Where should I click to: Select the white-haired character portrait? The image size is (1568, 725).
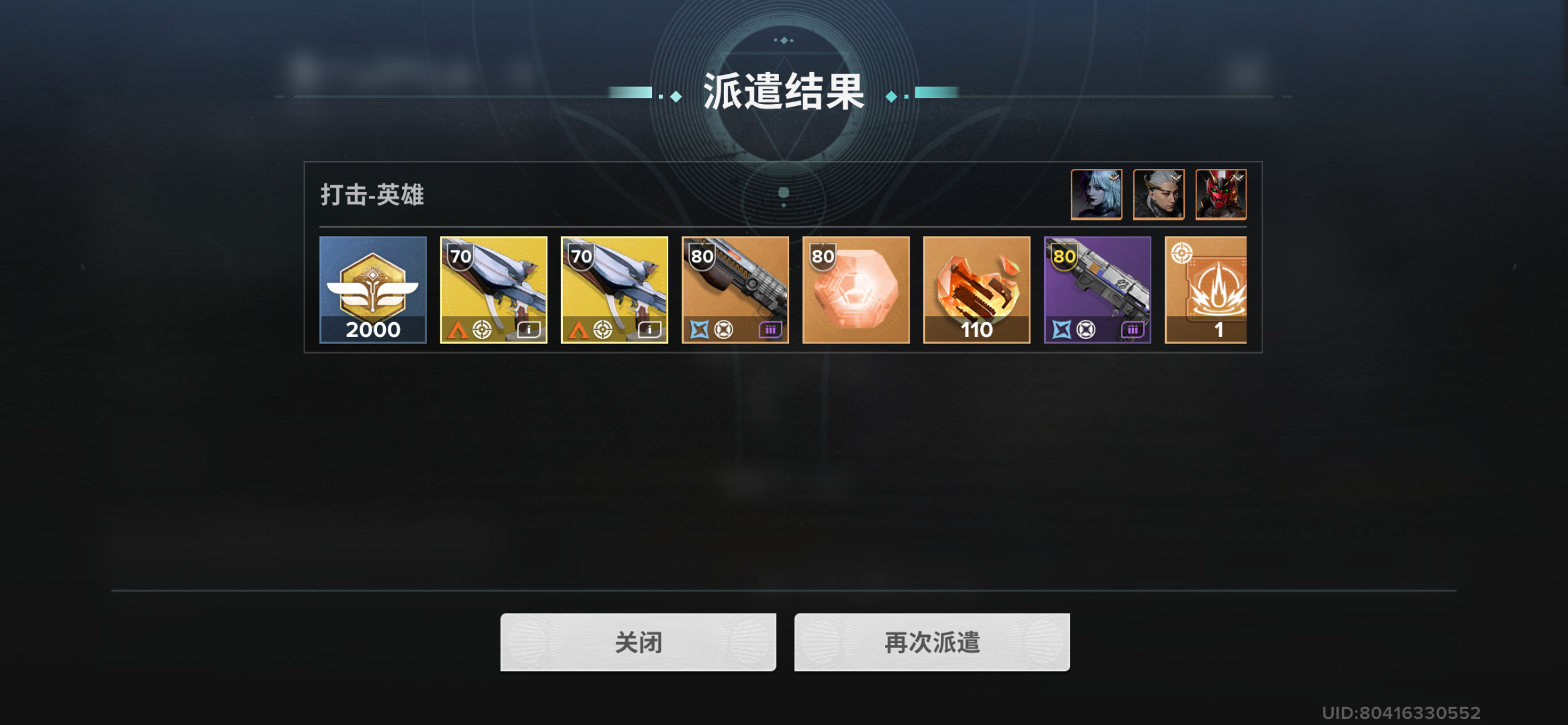coord(1096,195)
